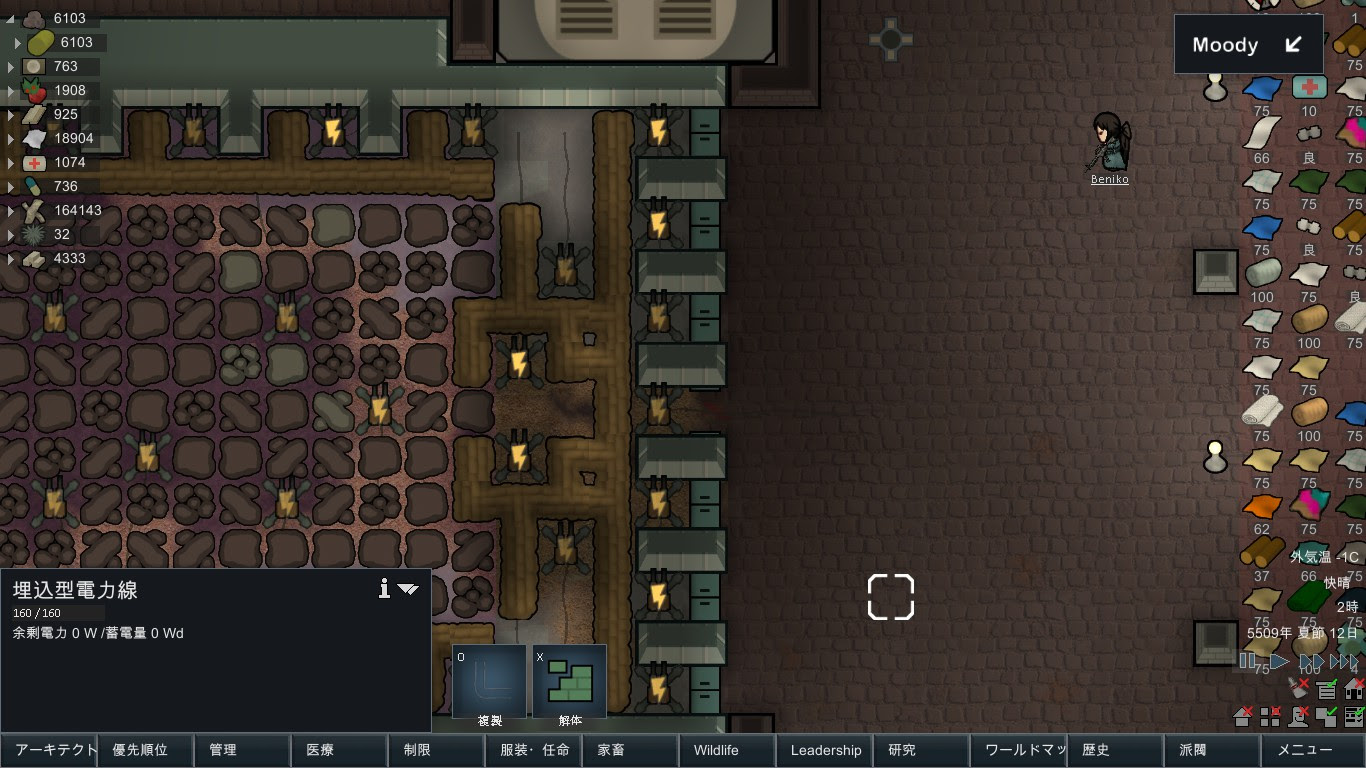
Task: Click the medicine resource icon in the readout
Action: click(35, 162)
